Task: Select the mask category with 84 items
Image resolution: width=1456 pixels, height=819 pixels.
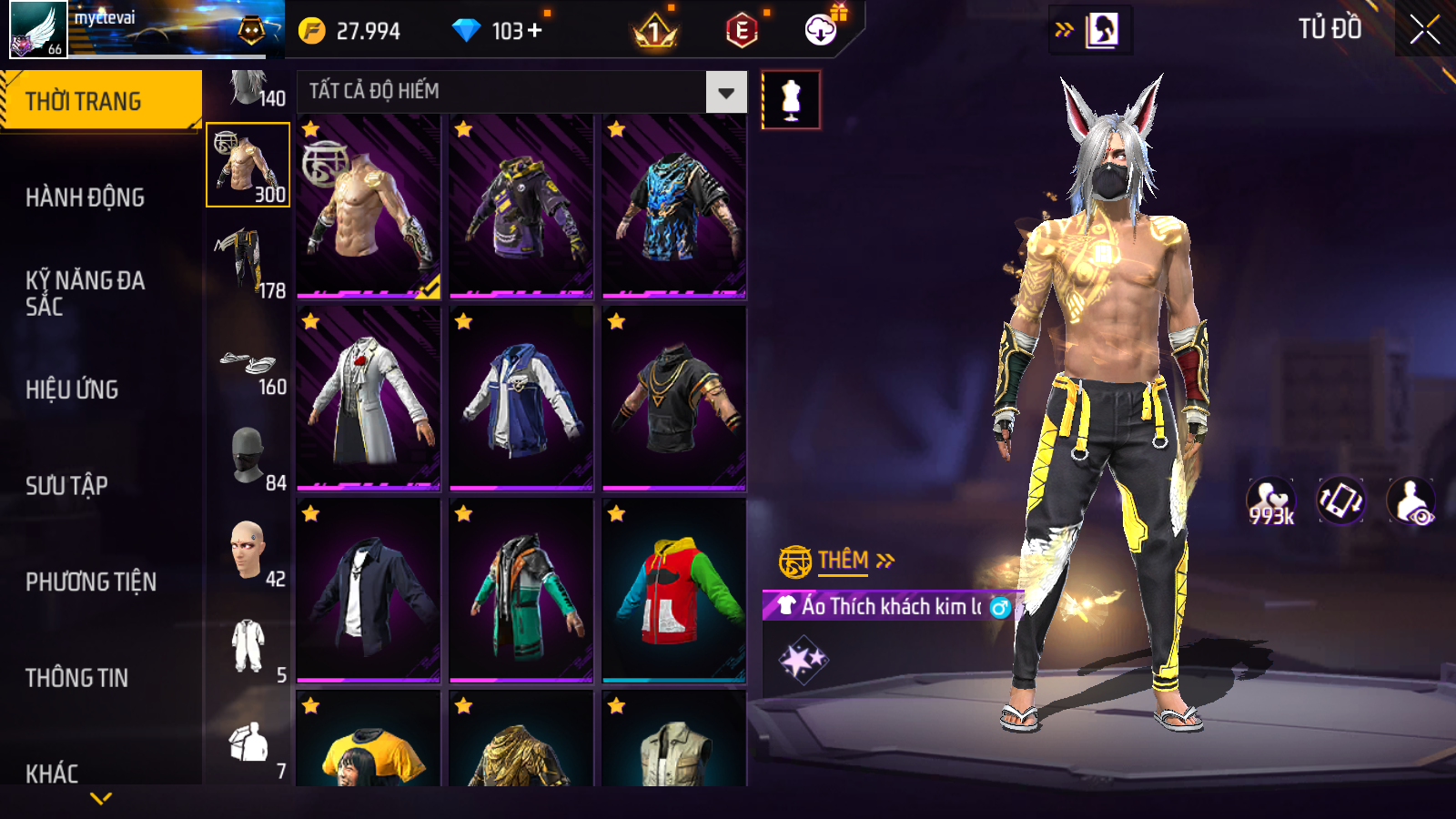Action: [248, 455]
